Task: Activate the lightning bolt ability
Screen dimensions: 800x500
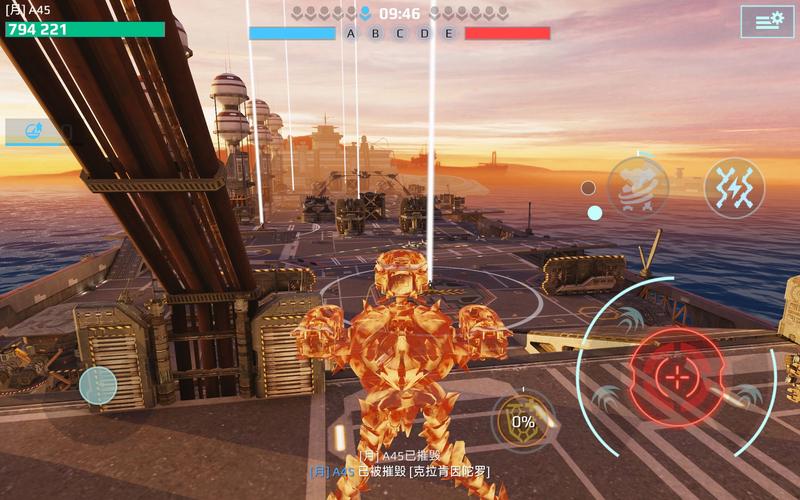Action: tap(734, 188)
